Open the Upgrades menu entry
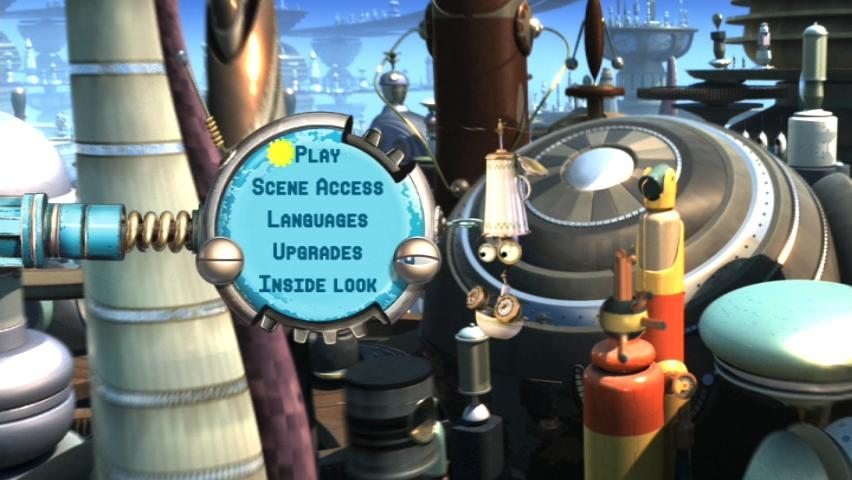Viewport: 852px width, 480px height. tap(317, 252)
